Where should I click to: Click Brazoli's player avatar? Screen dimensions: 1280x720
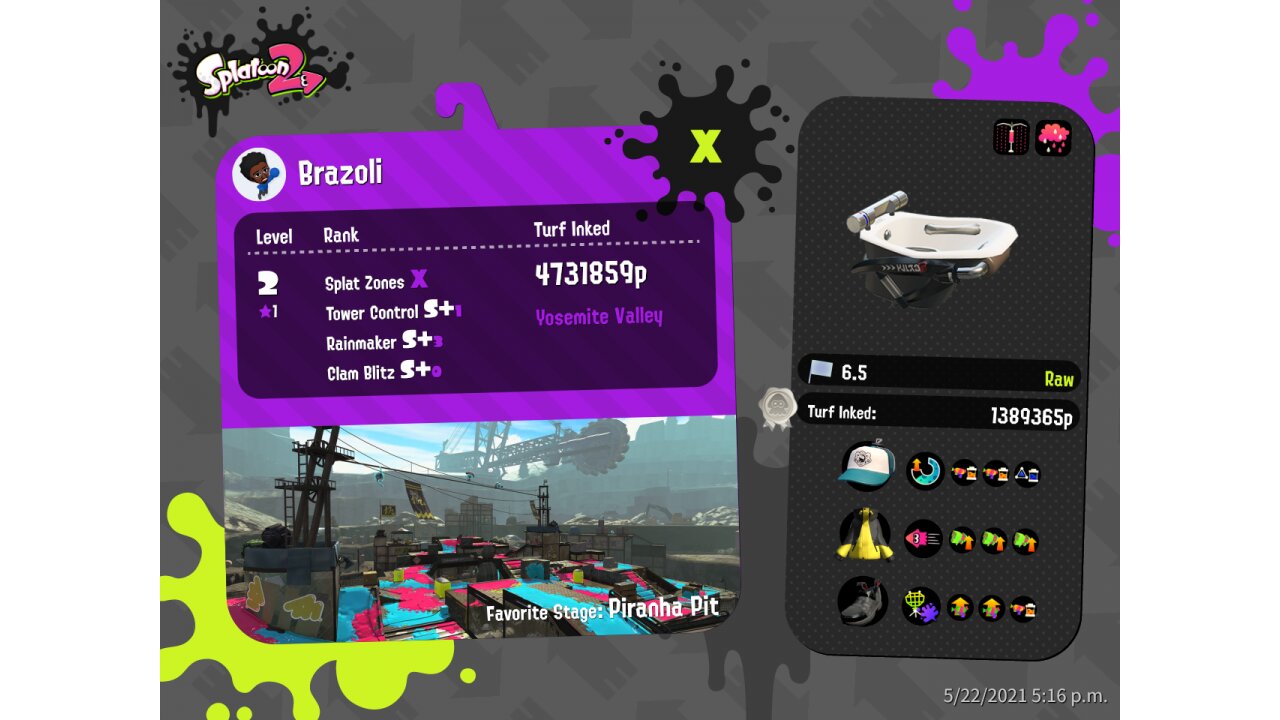pyautogui.click(x=259, y=175)
